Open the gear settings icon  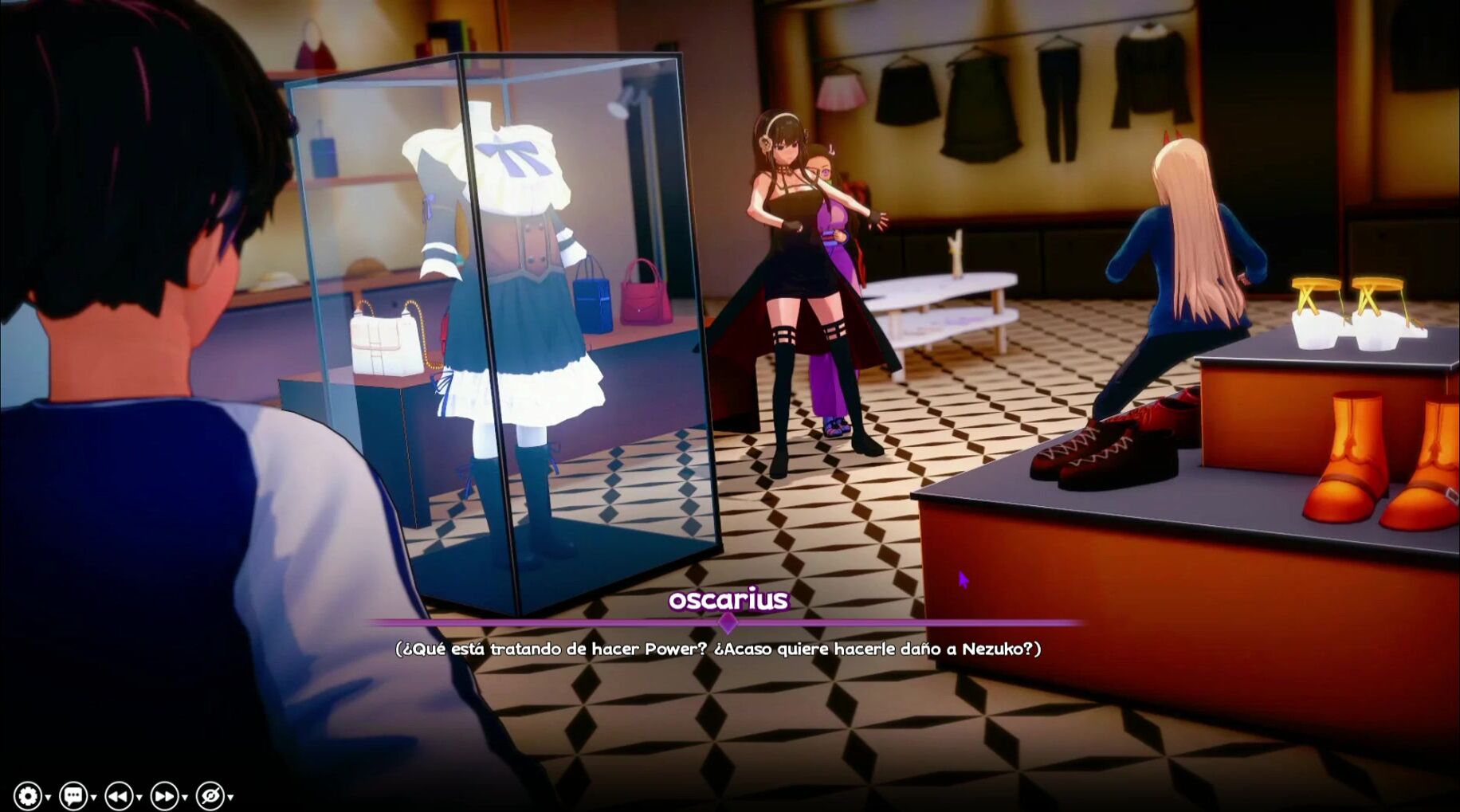click(x=27, y=795)
